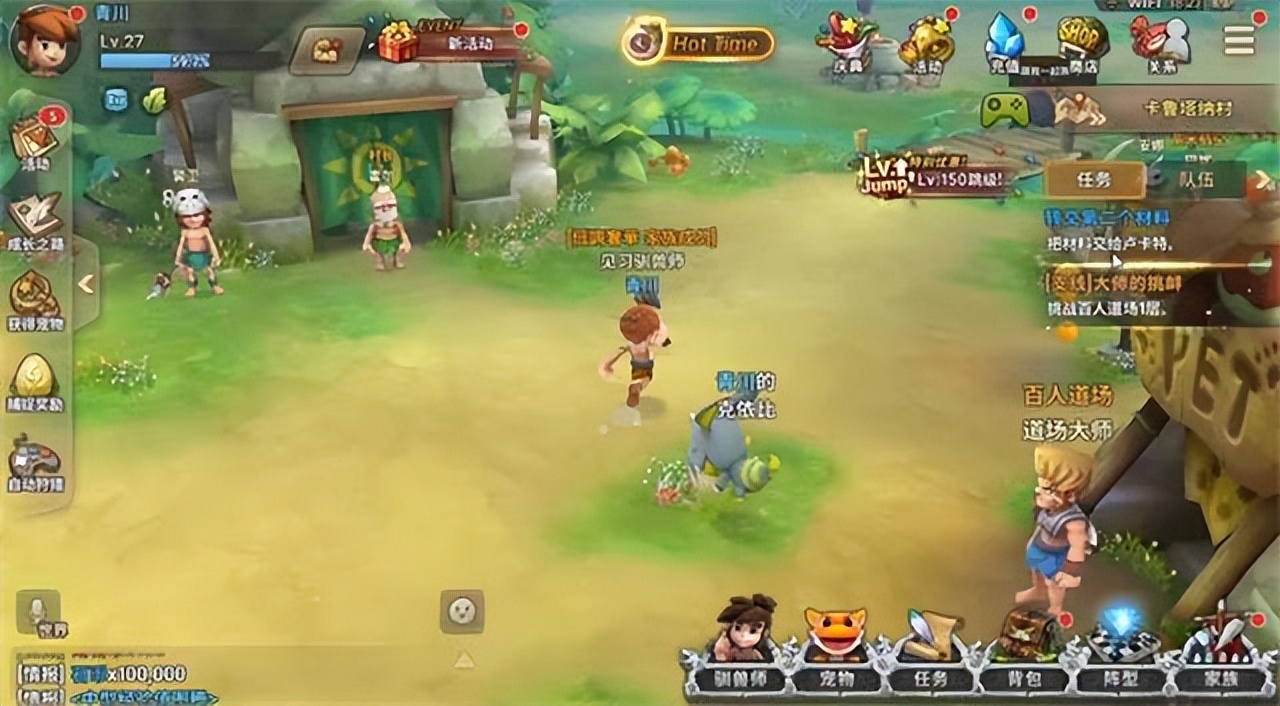The height and width of the screenshot is (706, 1280).
Task: Collapse the left sidebar with arrow tab
Action: click(86, 284)
